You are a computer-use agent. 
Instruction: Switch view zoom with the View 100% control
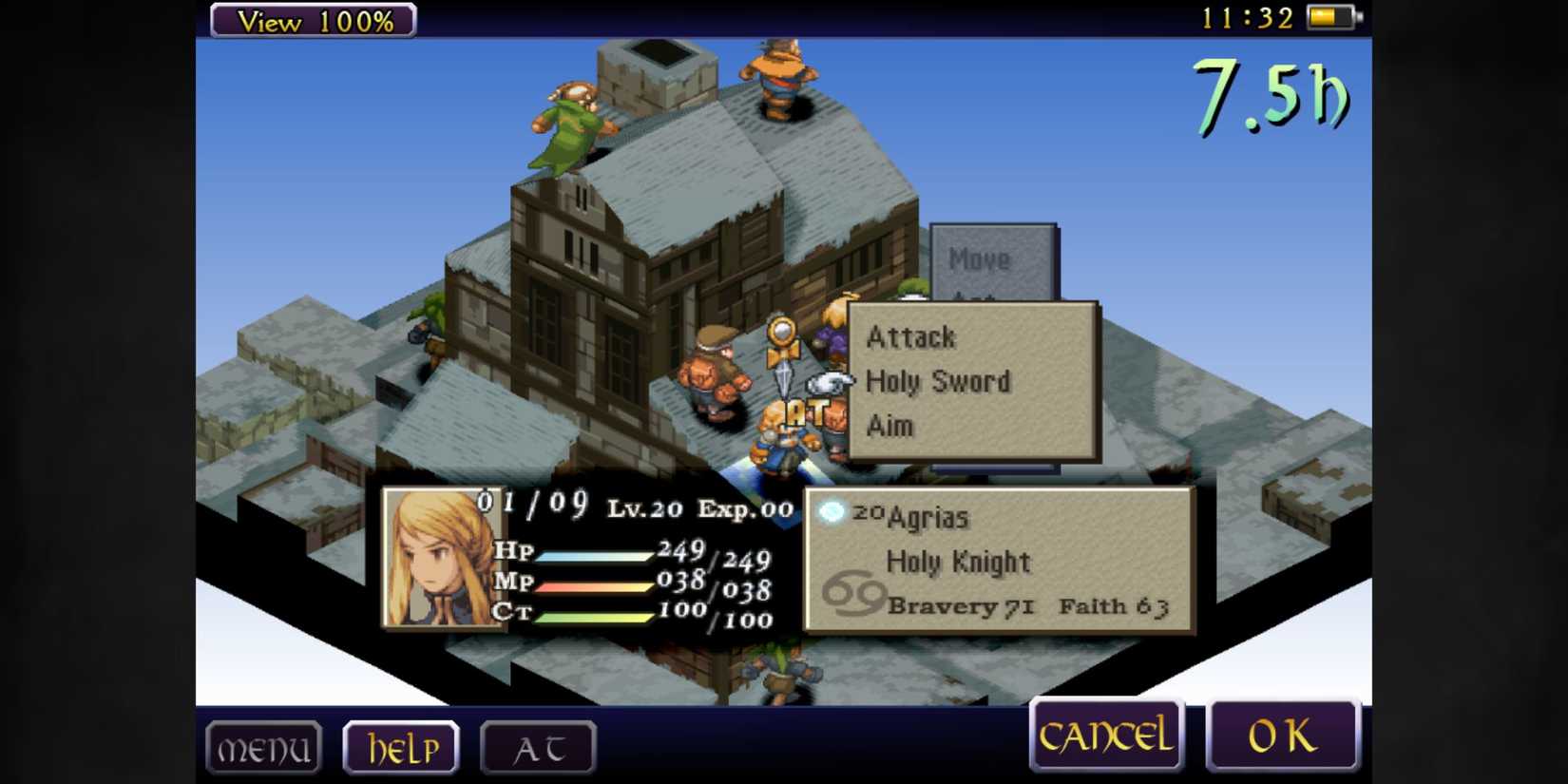[313, 21]
